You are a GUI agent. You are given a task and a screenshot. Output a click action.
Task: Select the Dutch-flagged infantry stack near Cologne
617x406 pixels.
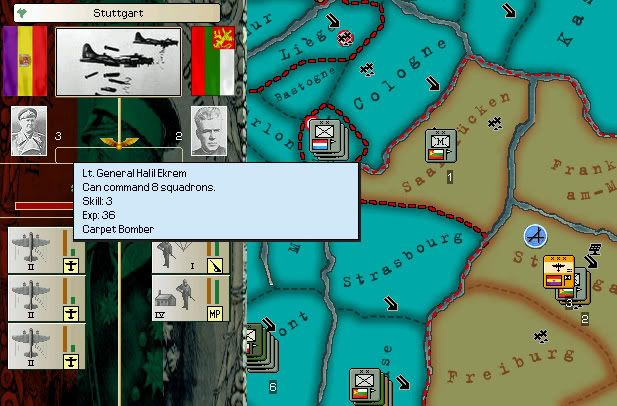point(324,138)
